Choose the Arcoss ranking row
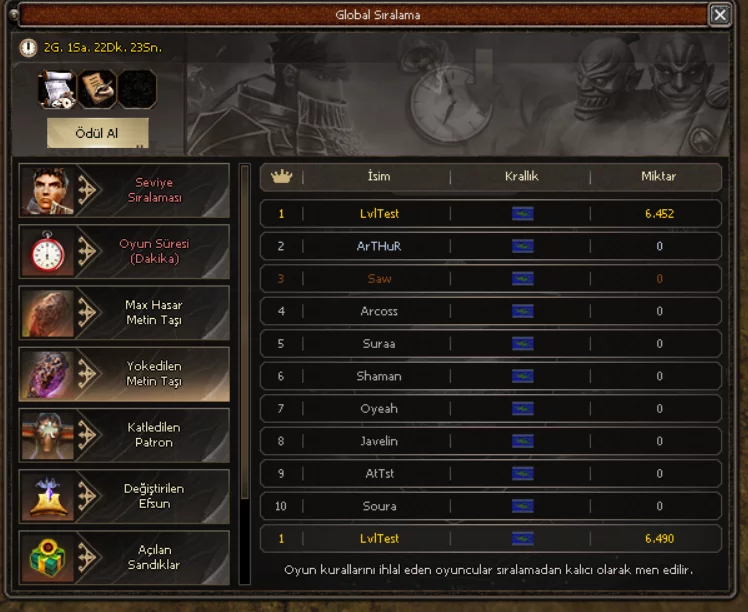This screenshot has height=612, width=748. coord(490,311)
